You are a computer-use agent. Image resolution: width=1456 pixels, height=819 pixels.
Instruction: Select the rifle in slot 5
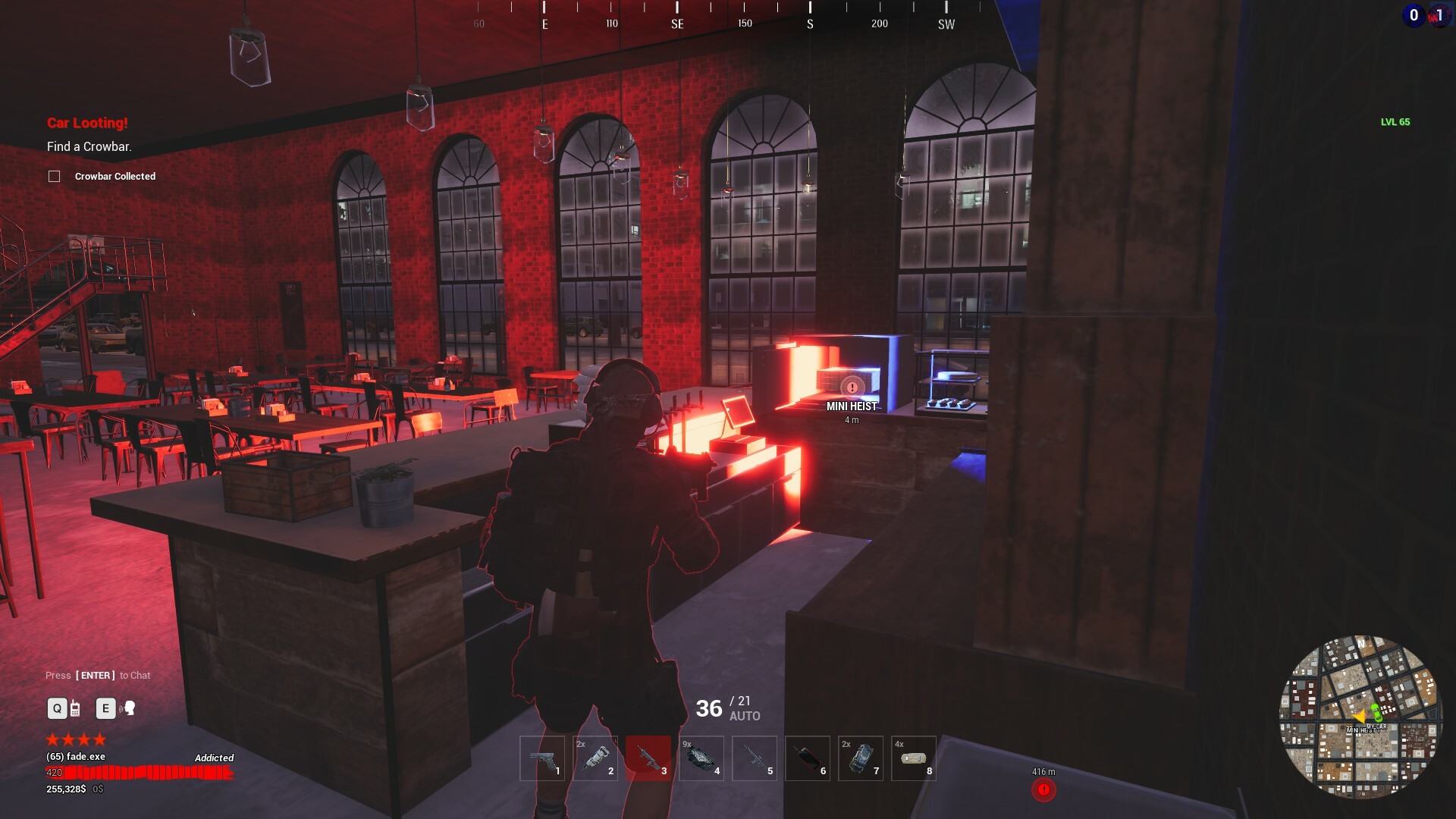tap(755, 758)
